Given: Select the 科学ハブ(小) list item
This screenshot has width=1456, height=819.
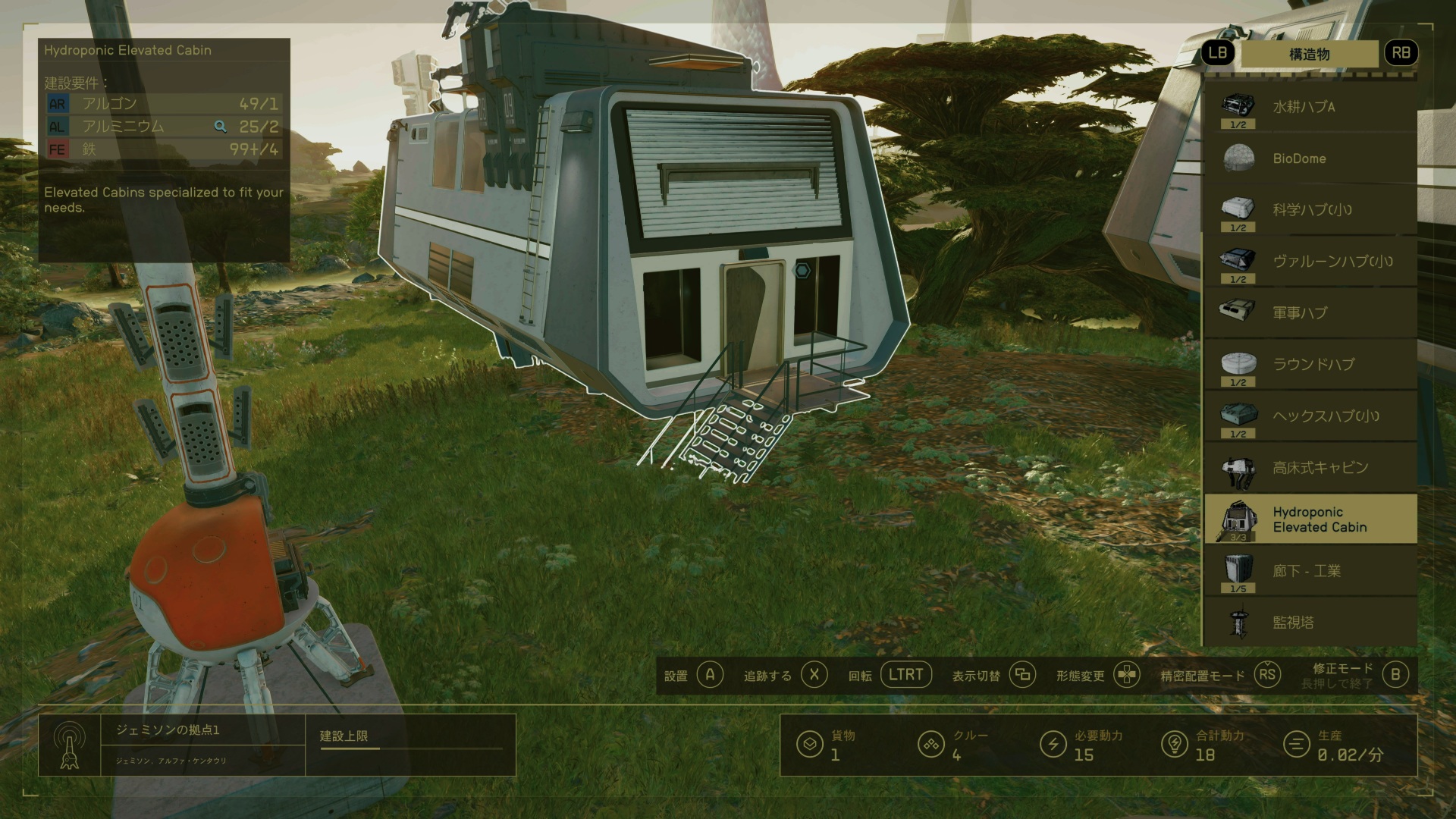Looking at the screenshot, I should click(x=1310, y=210).
